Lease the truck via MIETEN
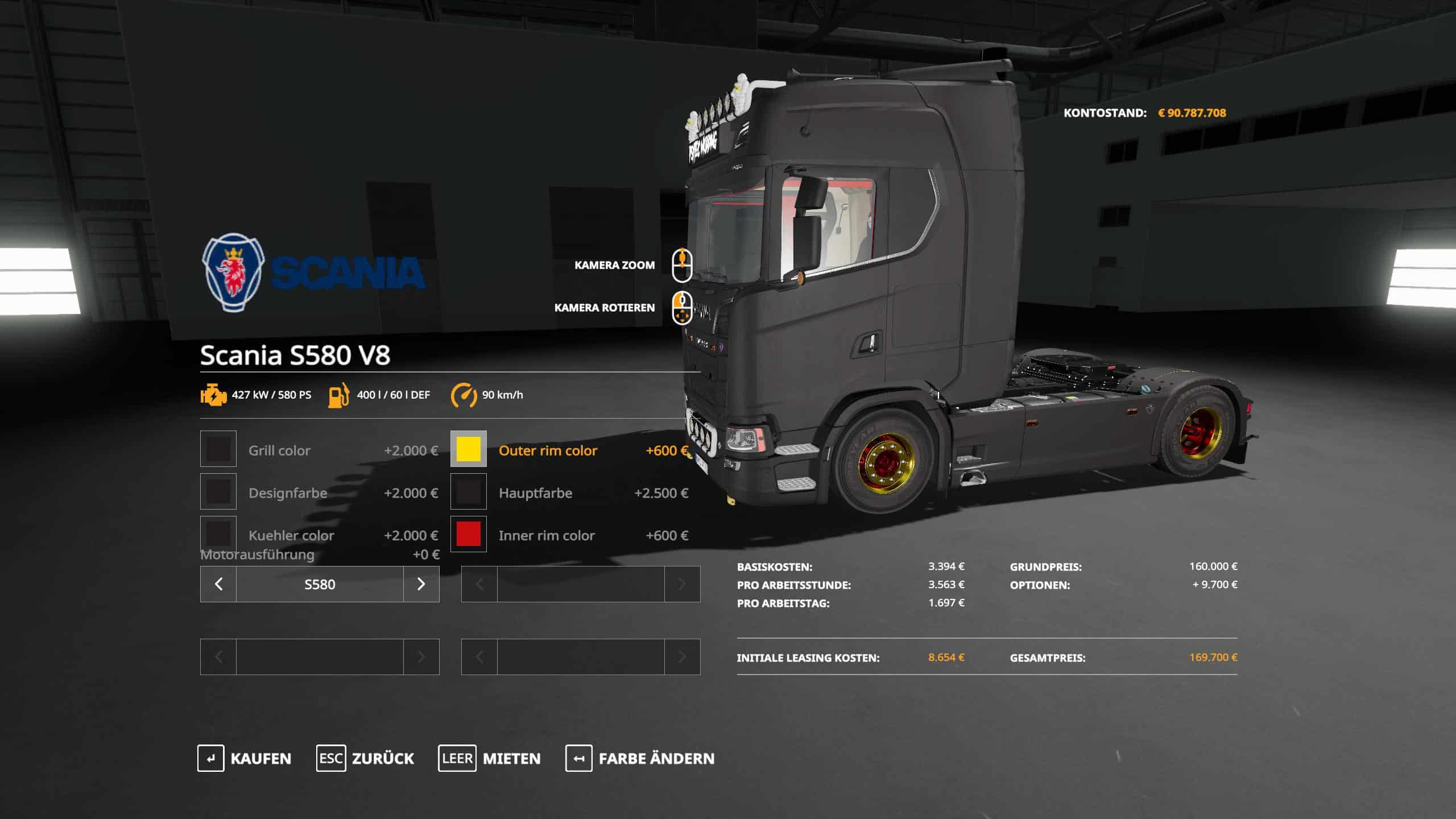The image size is (1456, 819). [x=489, y=758]
